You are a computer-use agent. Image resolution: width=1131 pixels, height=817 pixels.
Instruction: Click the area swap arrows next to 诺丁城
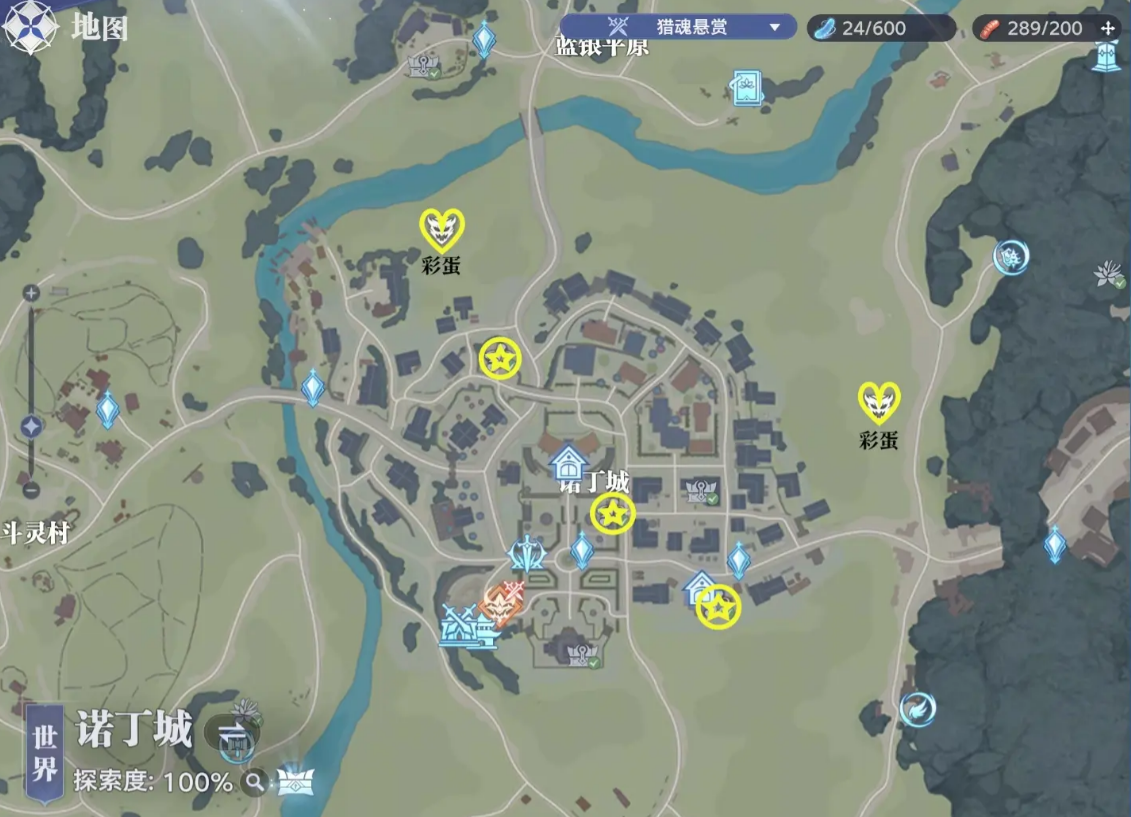tap(232, 733)
